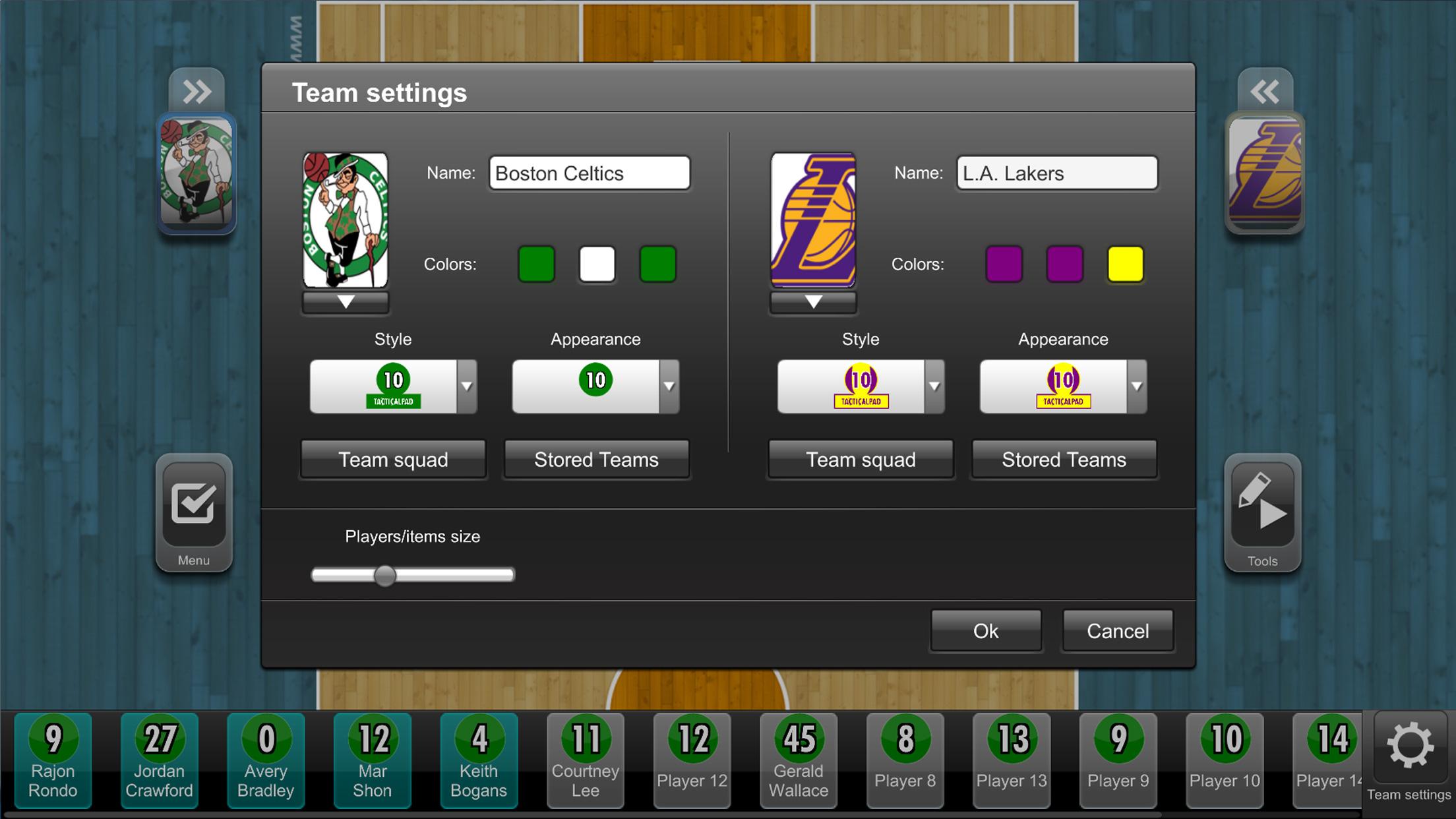The width and height of the screenshot is (1456, 819).
Task: Select Gerald Wallace's number 45 token
Action: [x=798, y=760]
